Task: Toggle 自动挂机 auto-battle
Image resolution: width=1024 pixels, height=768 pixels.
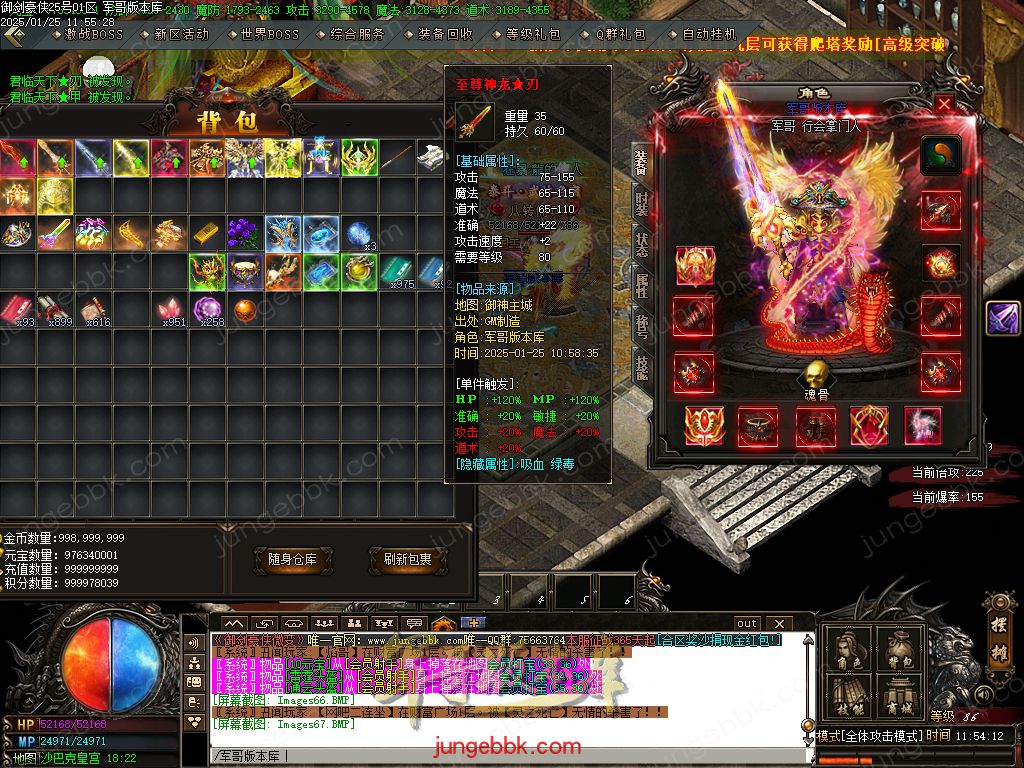Action: [709, 34]
